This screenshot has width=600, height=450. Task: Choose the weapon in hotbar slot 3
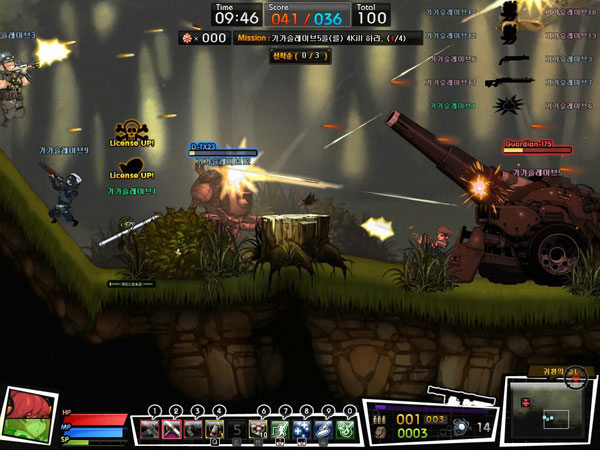pyautogui.click(x=194, y=430)
